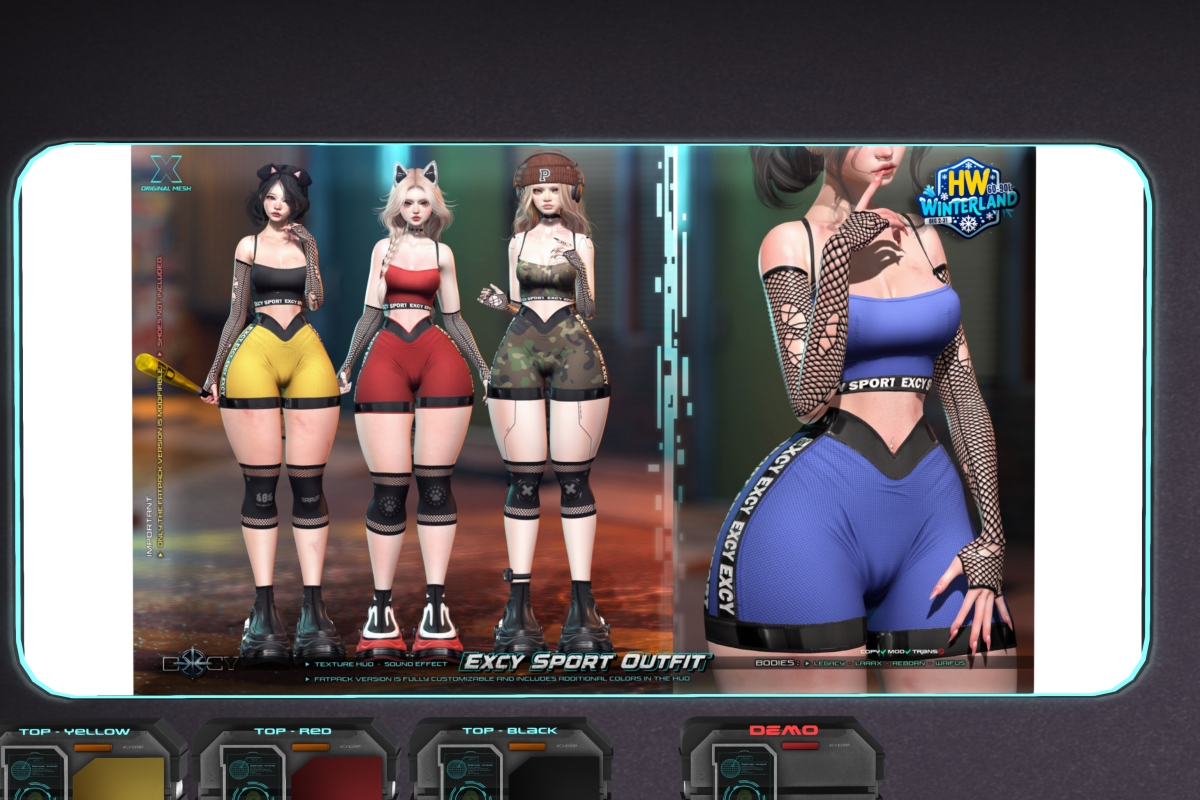The width and height of the screenshot is (1200, 800).
Task: Choose the Top - Red vendor box
Action: pyautogui.click(x=296, y=765)
